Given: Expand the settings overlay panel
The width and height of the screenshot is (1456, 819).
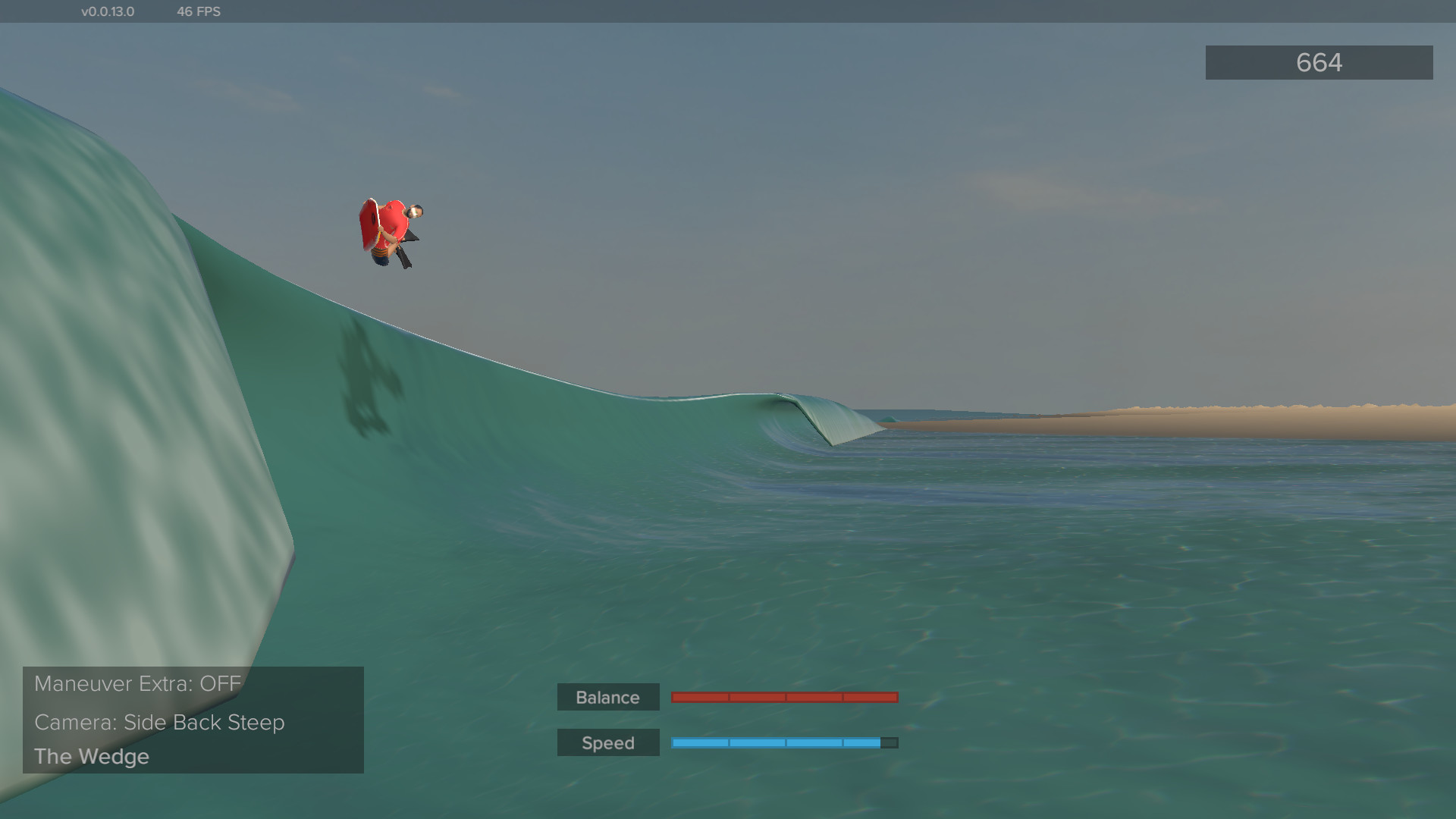Looking at the screenshot, I should [x=193, y=719].
